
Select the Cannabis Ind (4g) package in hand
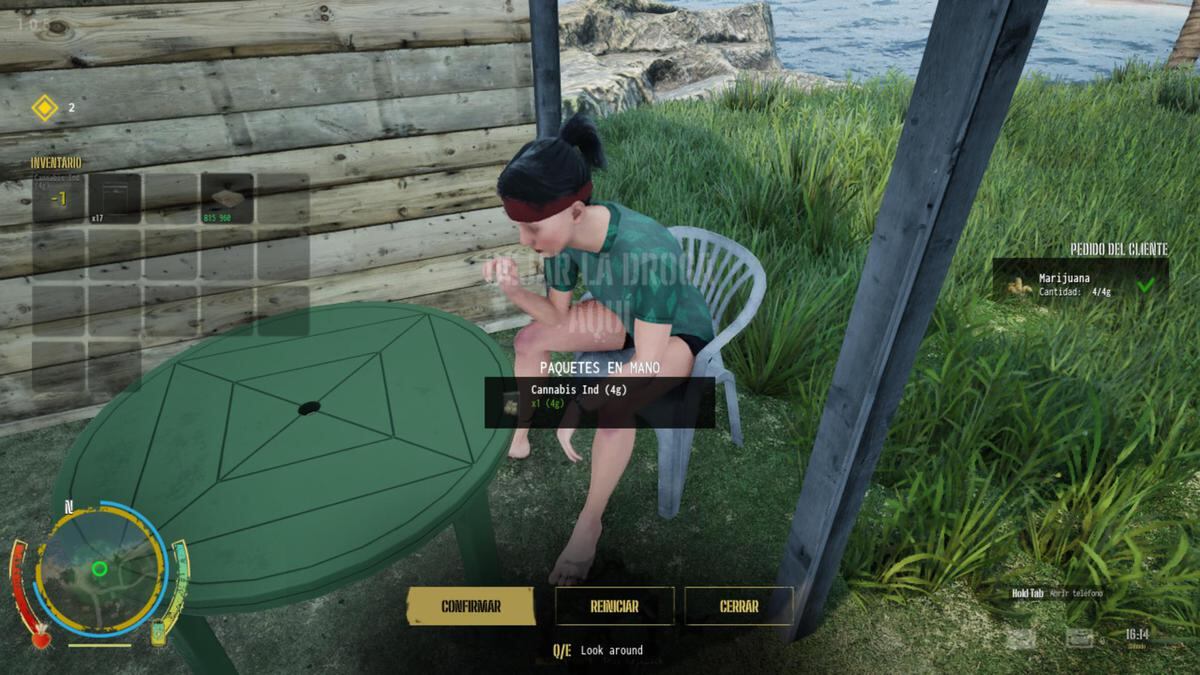599,402
